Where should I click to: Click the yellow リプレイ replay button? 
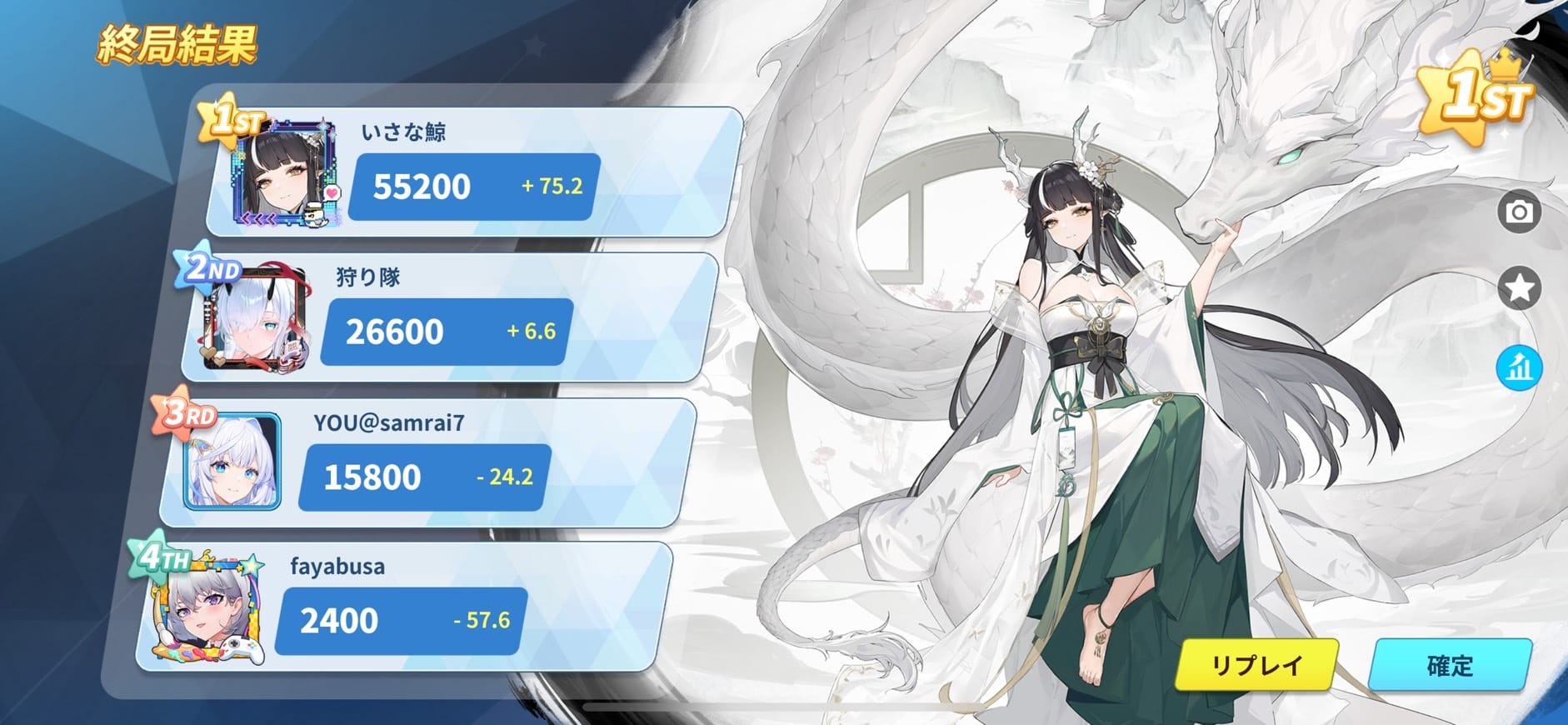(x=1256, y=665)
